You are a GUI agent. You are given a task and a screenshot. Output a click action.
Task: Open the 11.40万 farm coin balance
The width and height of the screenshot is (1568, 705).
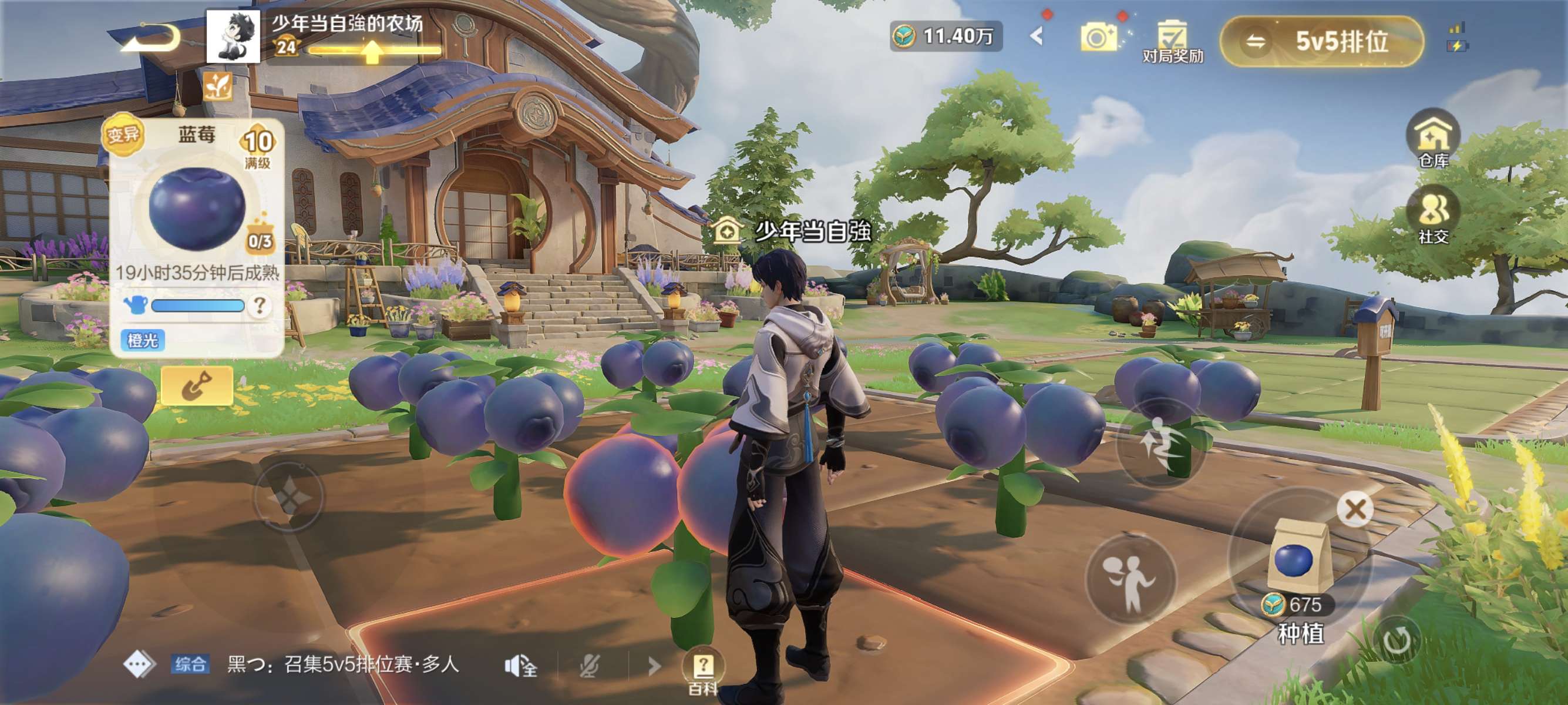pyautogui.click(x=945, y=36)
